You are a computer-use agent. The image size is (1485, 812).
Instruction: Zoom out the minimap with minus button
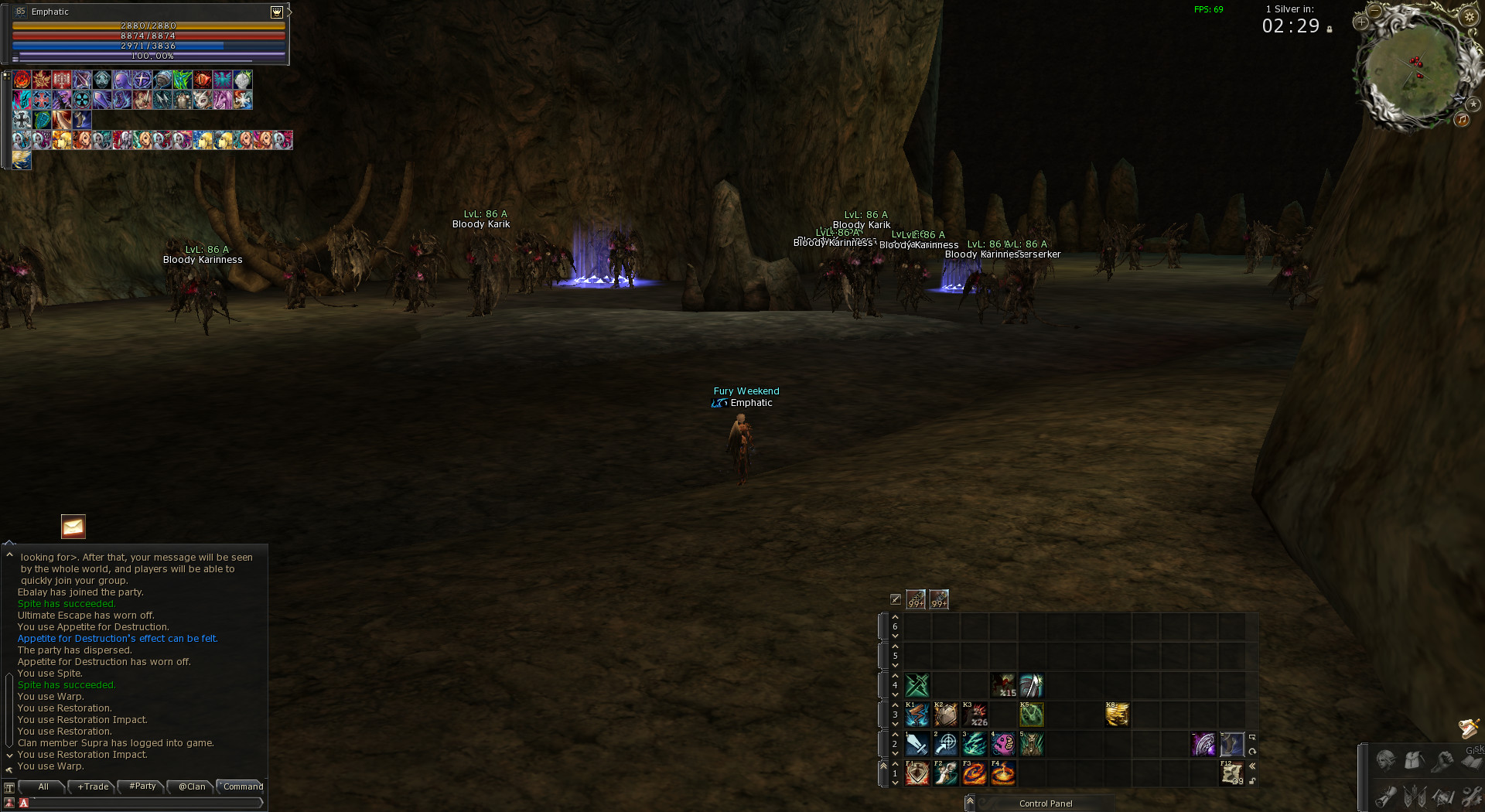tap(1374, 11)
